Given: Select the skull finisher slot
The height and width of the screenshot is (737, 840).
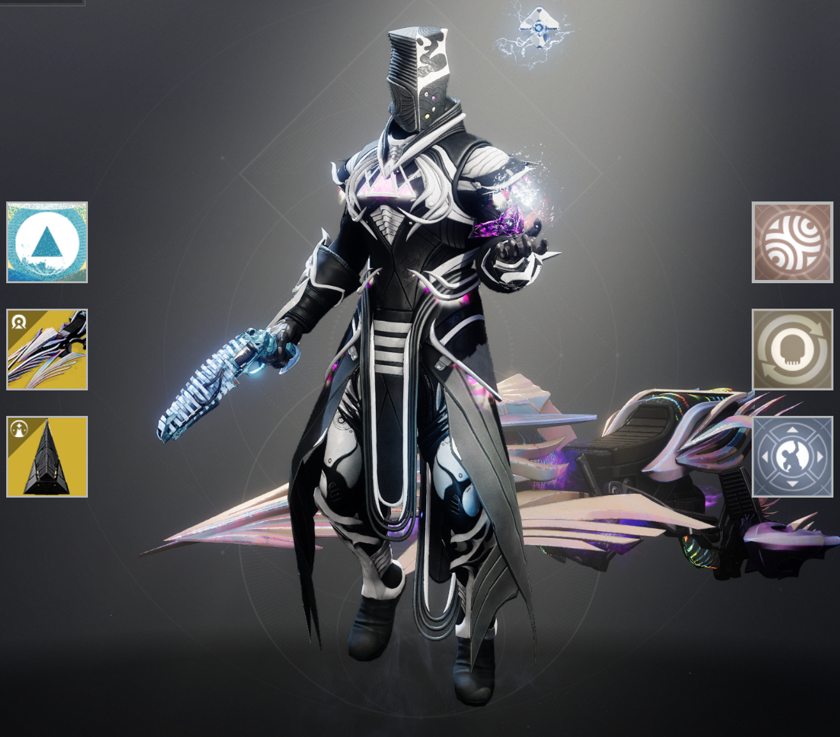Looking at the screenshot, I should pos(792,349).
